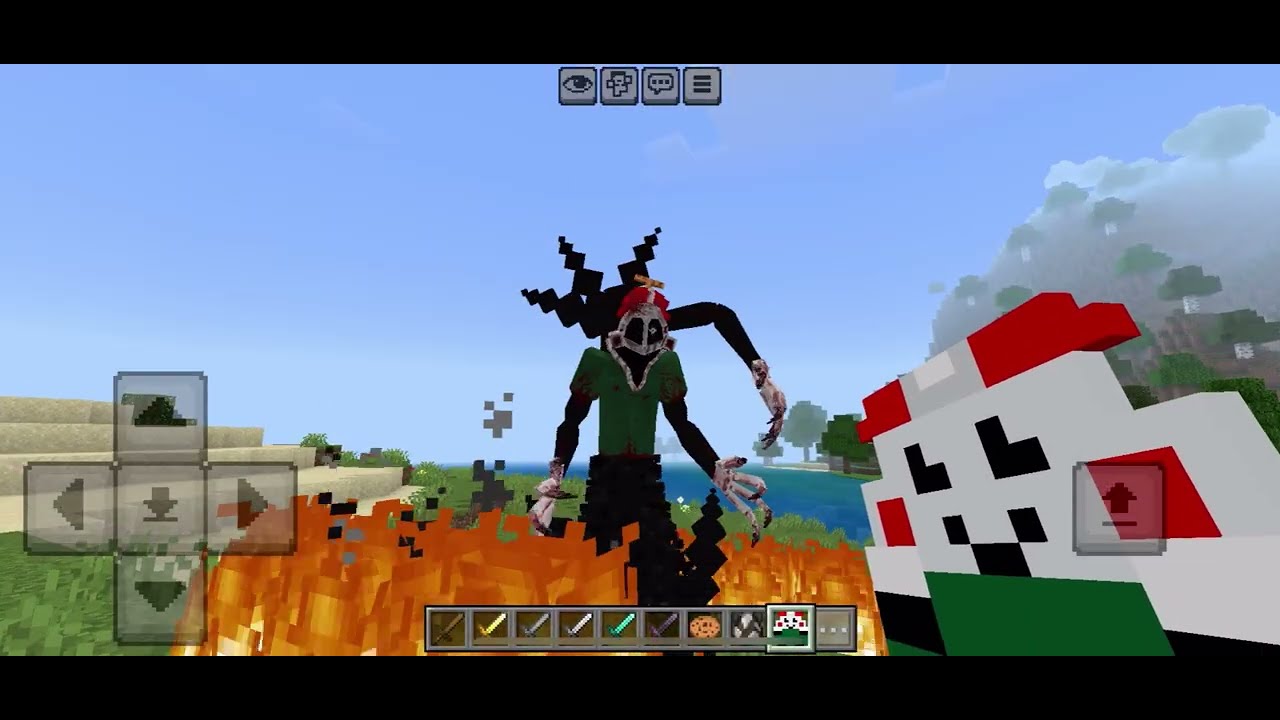Open the pause menu with the hamburger icon
The width and height of the screenshot is (1280, 720).
pos(702,86)
